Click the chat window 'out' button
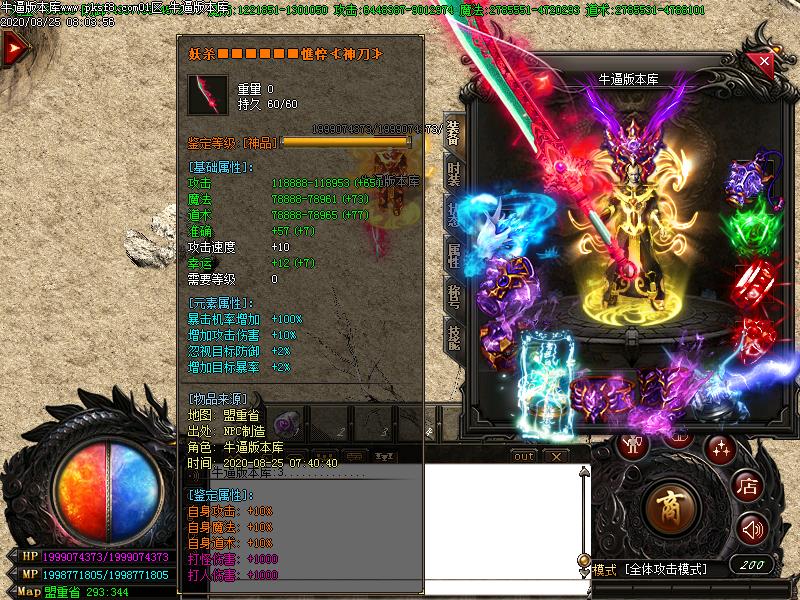 coord(524,456)
